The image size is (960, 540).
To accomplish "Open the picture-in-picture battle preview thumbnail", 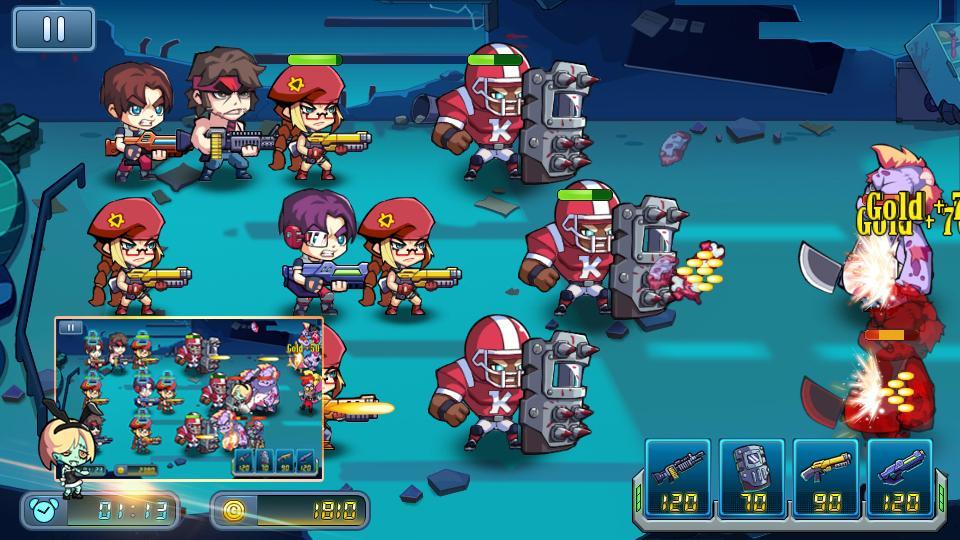I will coord(189,398).
